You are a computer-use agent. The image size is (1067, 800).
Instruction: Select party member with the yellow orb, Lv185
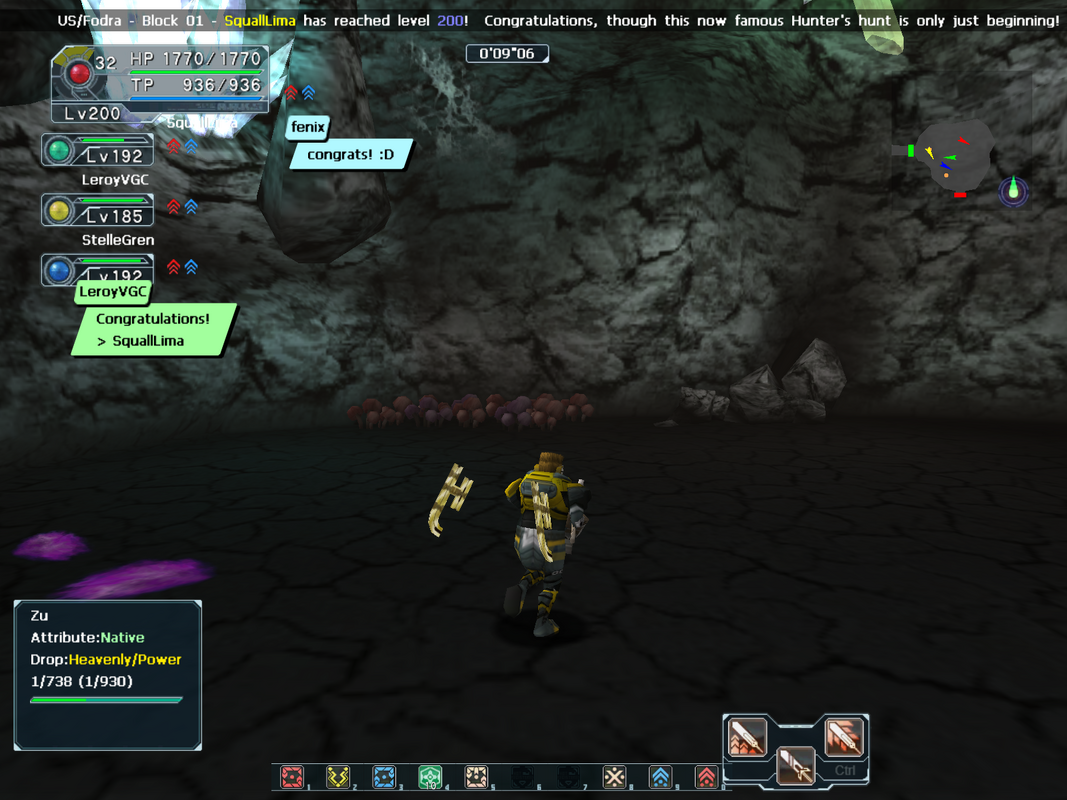(x=98, y=210)
